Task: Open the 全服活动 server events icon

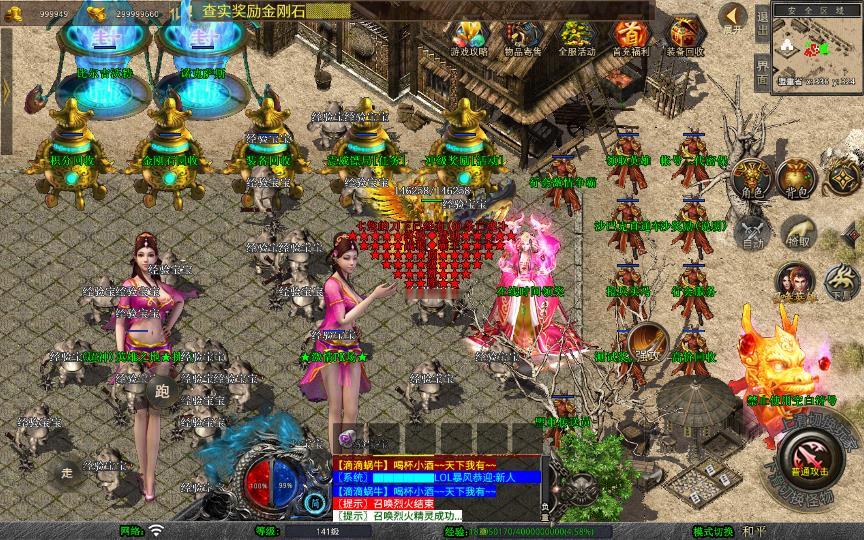Action: (x=576, y=36)
